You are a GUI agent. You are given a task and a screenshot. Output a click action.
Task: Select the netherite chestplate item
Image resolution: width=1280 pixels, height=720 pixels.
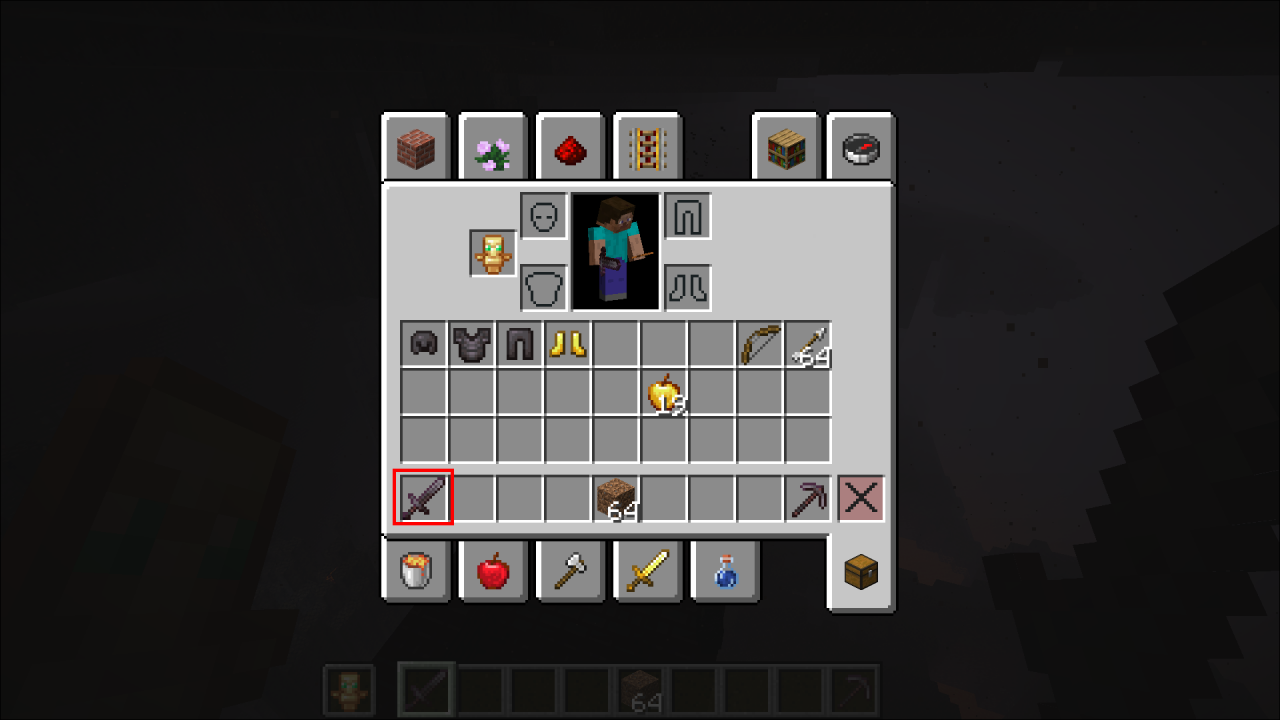pyautogui.click(x=471, y=344)
